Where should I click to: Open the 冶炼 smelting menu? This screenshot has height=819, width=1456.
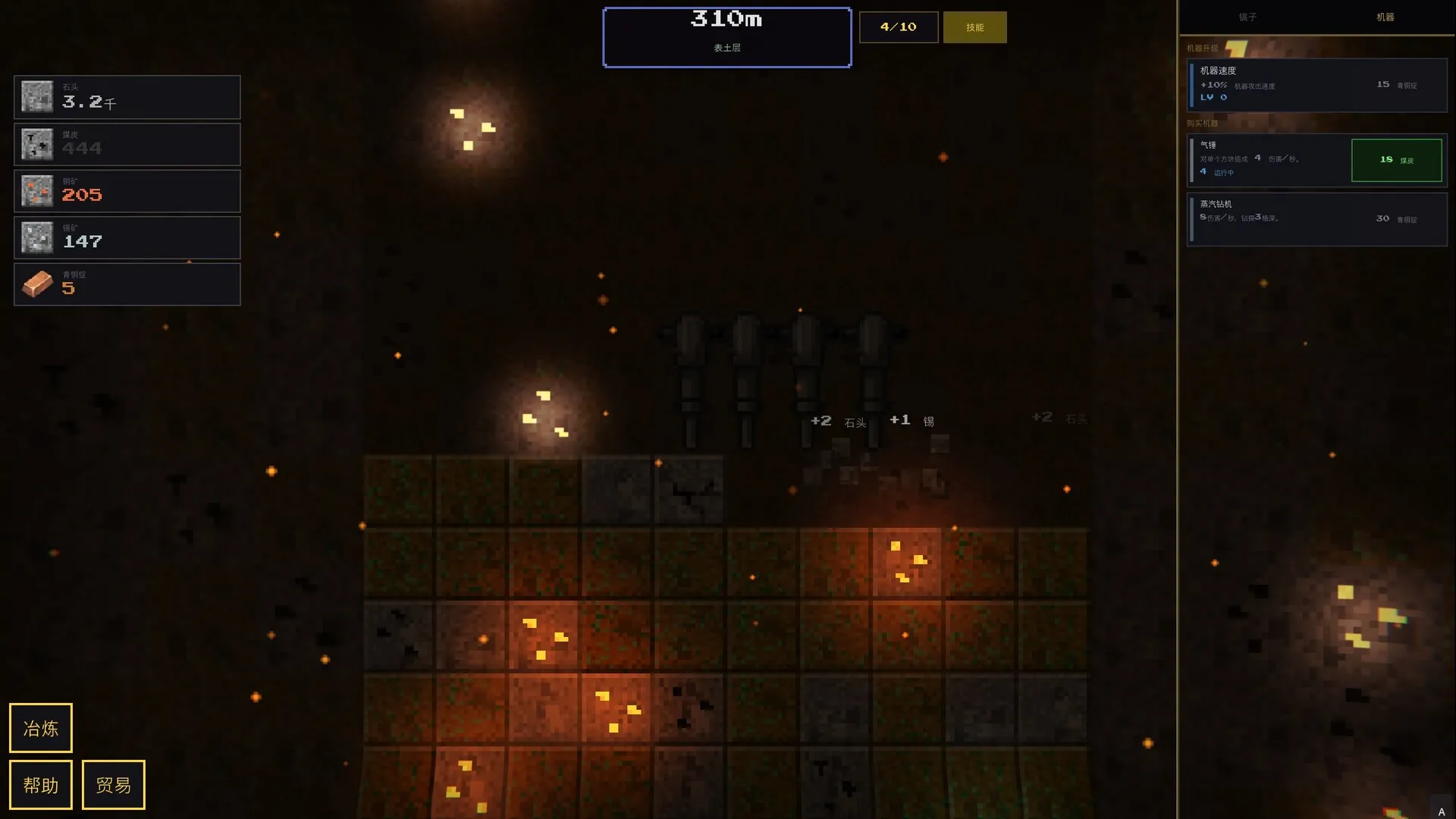coord(41,728)
